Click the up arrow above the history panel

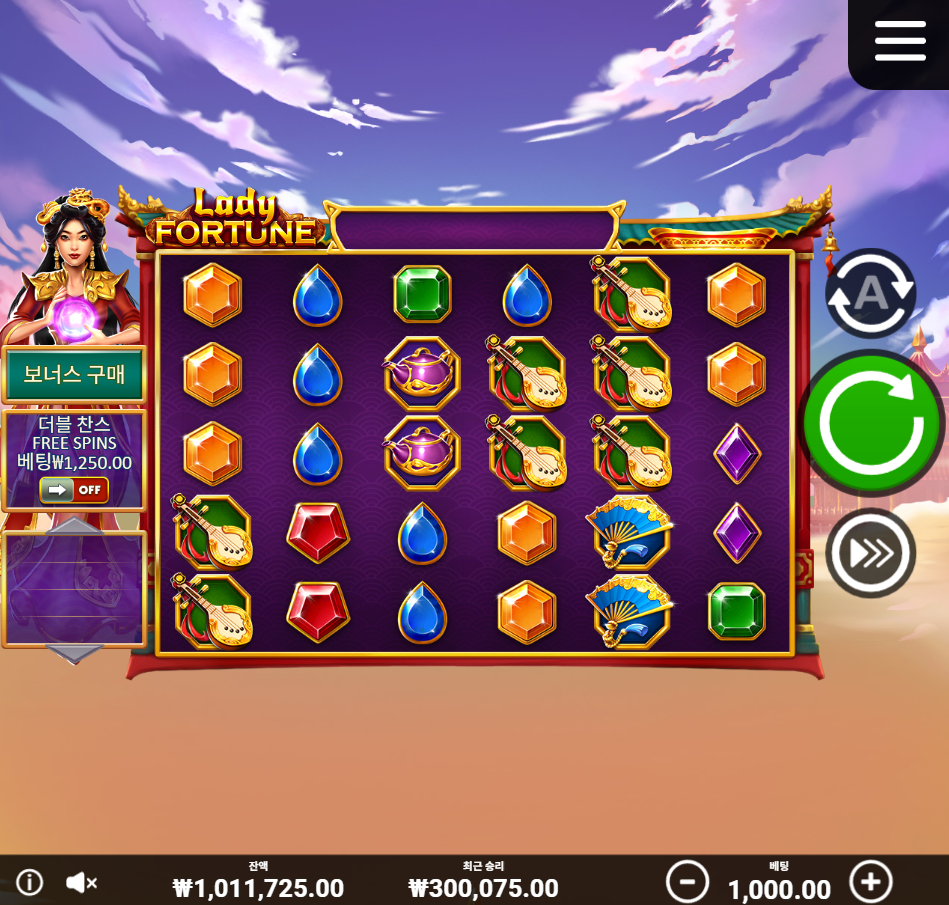point(75,526)
